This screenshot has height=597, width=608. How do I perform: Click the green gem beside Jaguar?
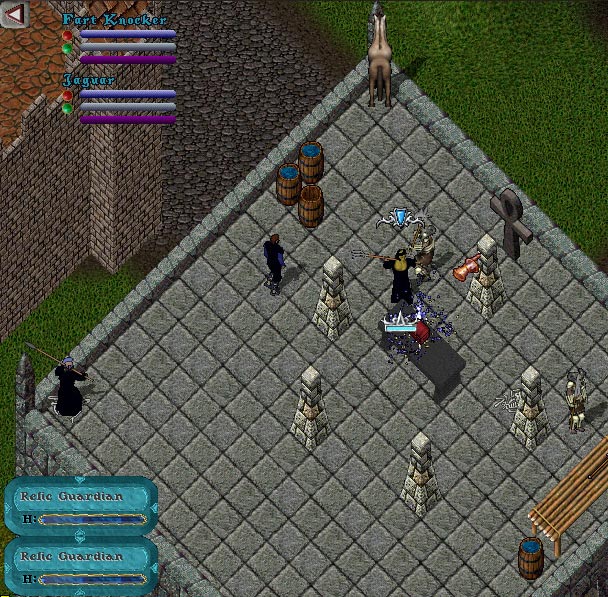click(x=67, y=107)
